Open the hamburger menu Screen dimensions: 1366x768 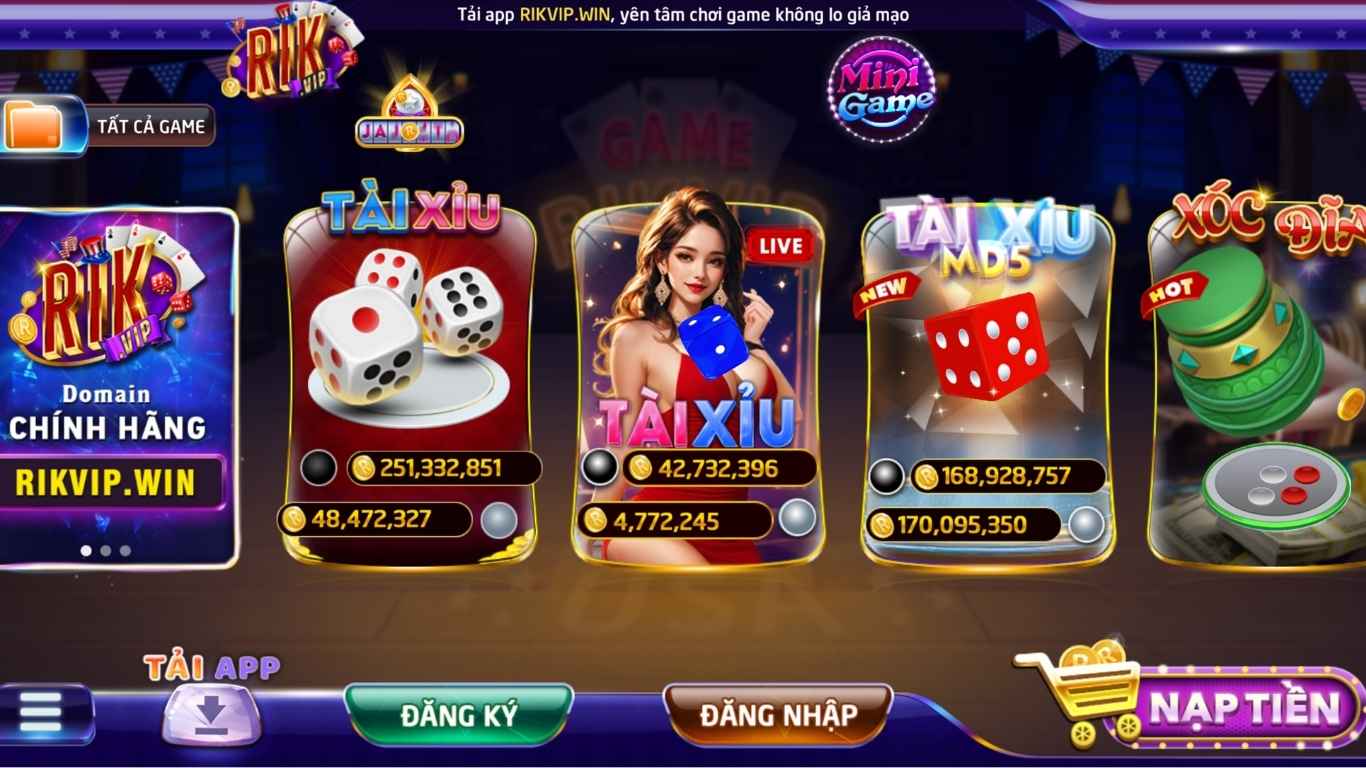(x=42, y=713)
